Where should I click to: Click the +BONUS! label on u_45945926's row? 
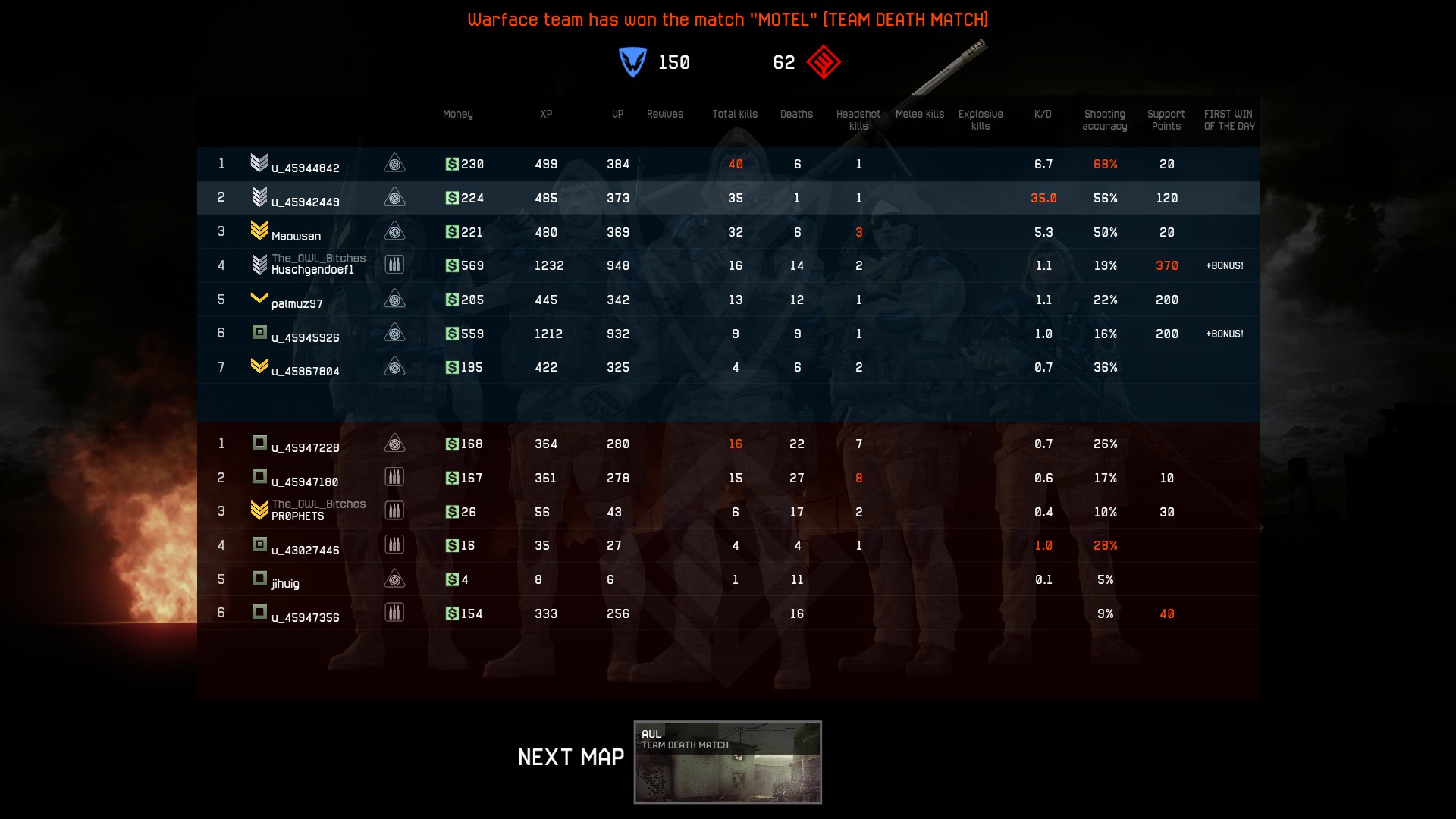pyautogui.click(x=1224, y=333)
